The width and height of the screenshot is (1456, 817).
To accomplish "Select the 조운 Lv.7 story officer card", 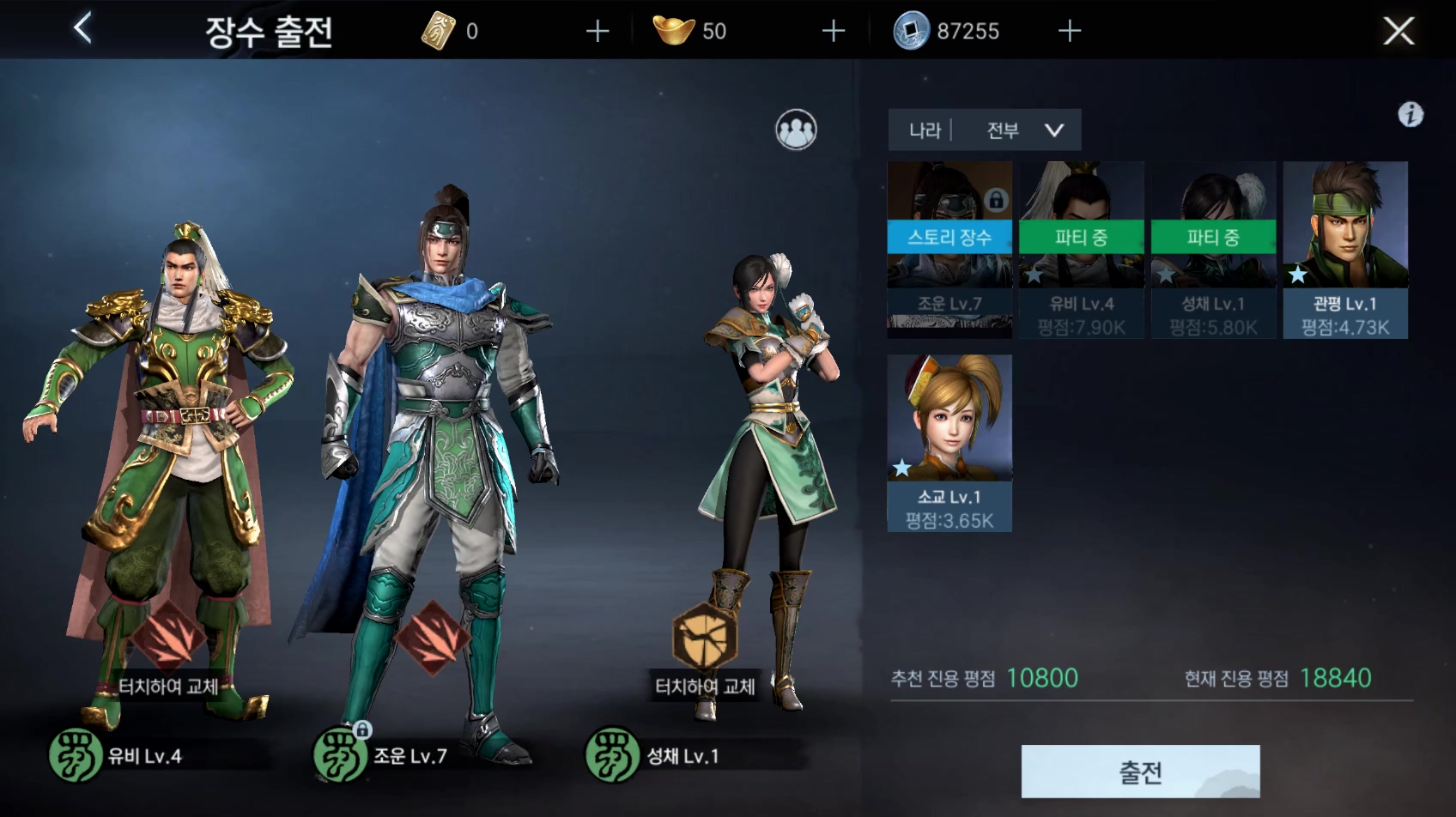I will [x=949, y=249].
